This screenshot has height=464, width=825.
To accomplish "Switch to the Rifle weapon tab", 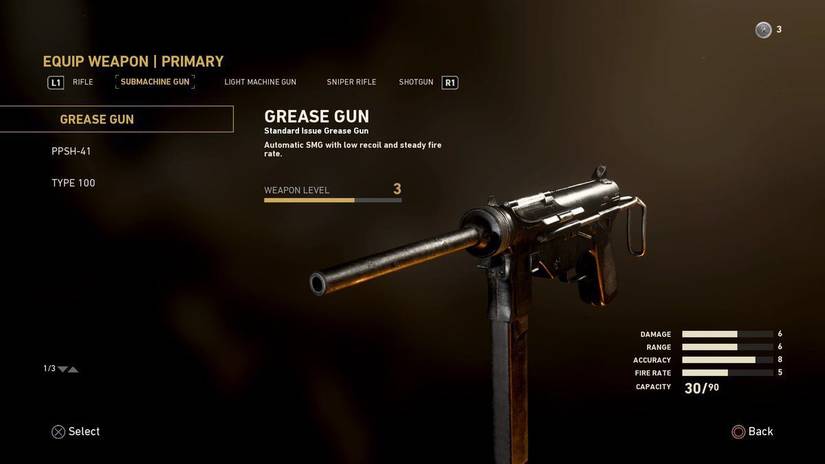I will [83, 82].
